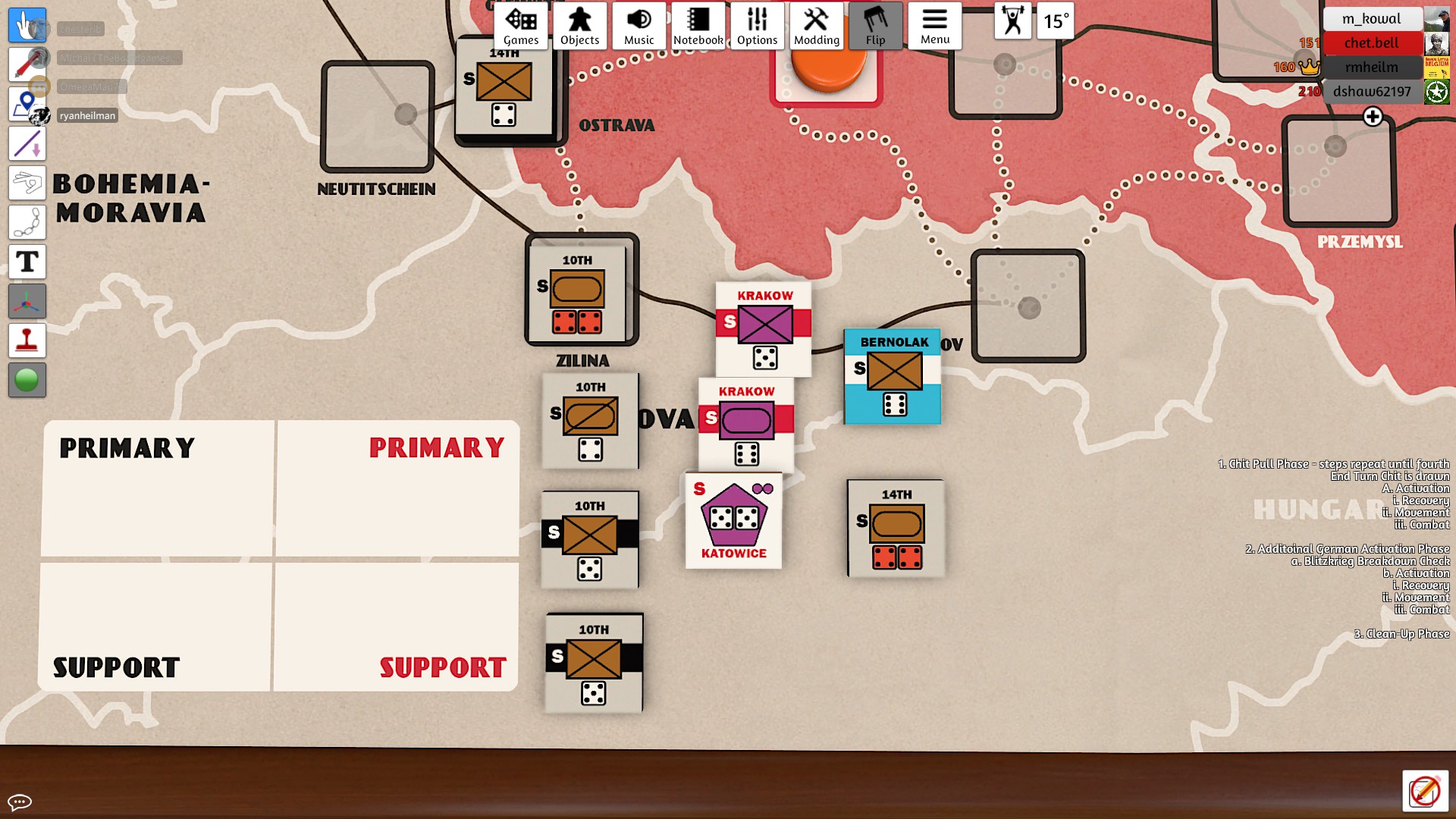Activate the Zone tool
The width and height of the screenshot is (1456, 819).
[x=27, y=104]
